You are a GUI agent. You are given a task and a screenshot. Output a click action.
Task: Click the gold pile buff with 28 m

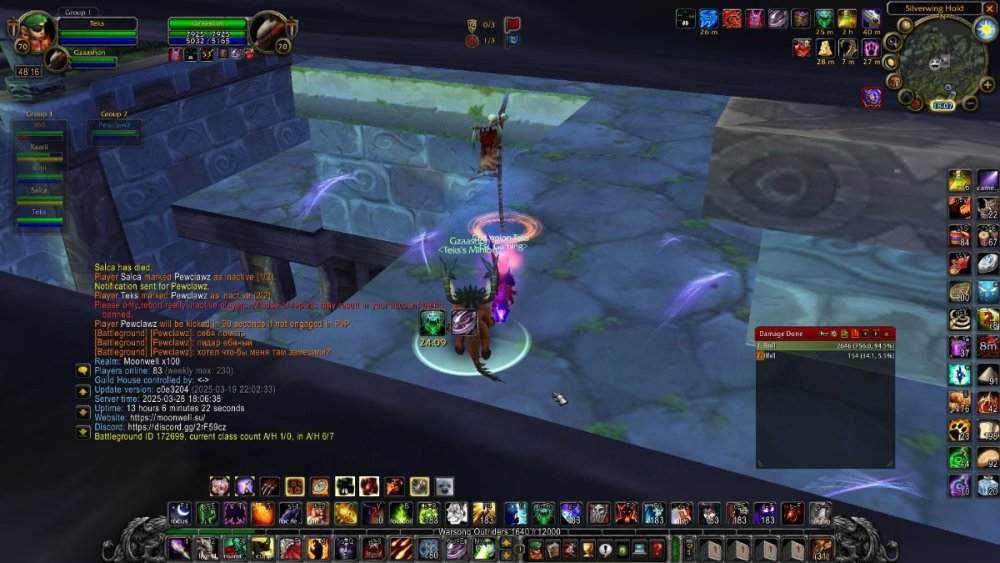point(825,47)
